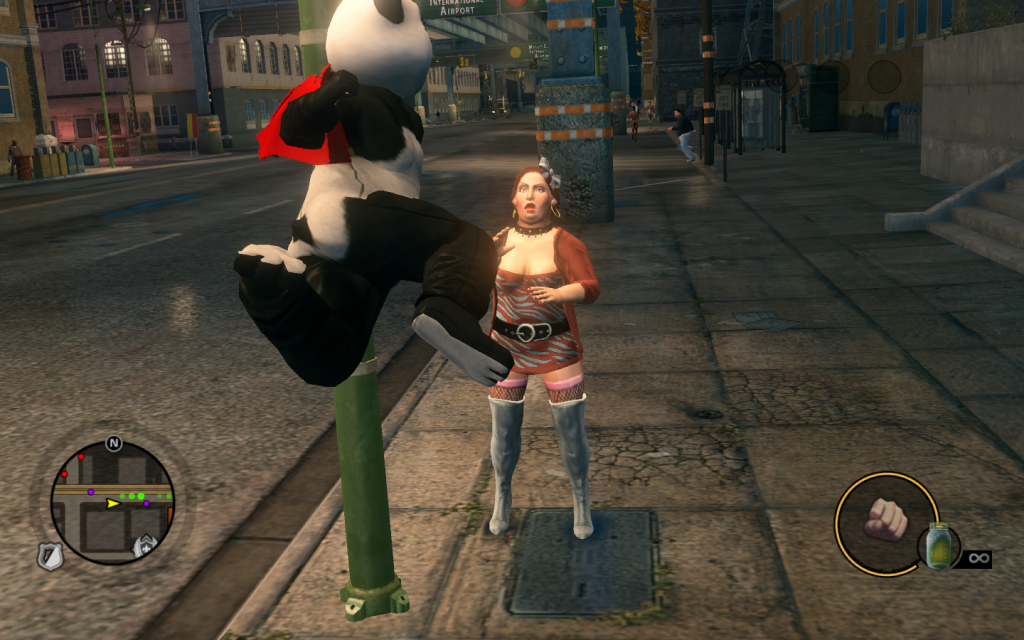
Task: Click the north compass marker on minimap
Action: 114,443
